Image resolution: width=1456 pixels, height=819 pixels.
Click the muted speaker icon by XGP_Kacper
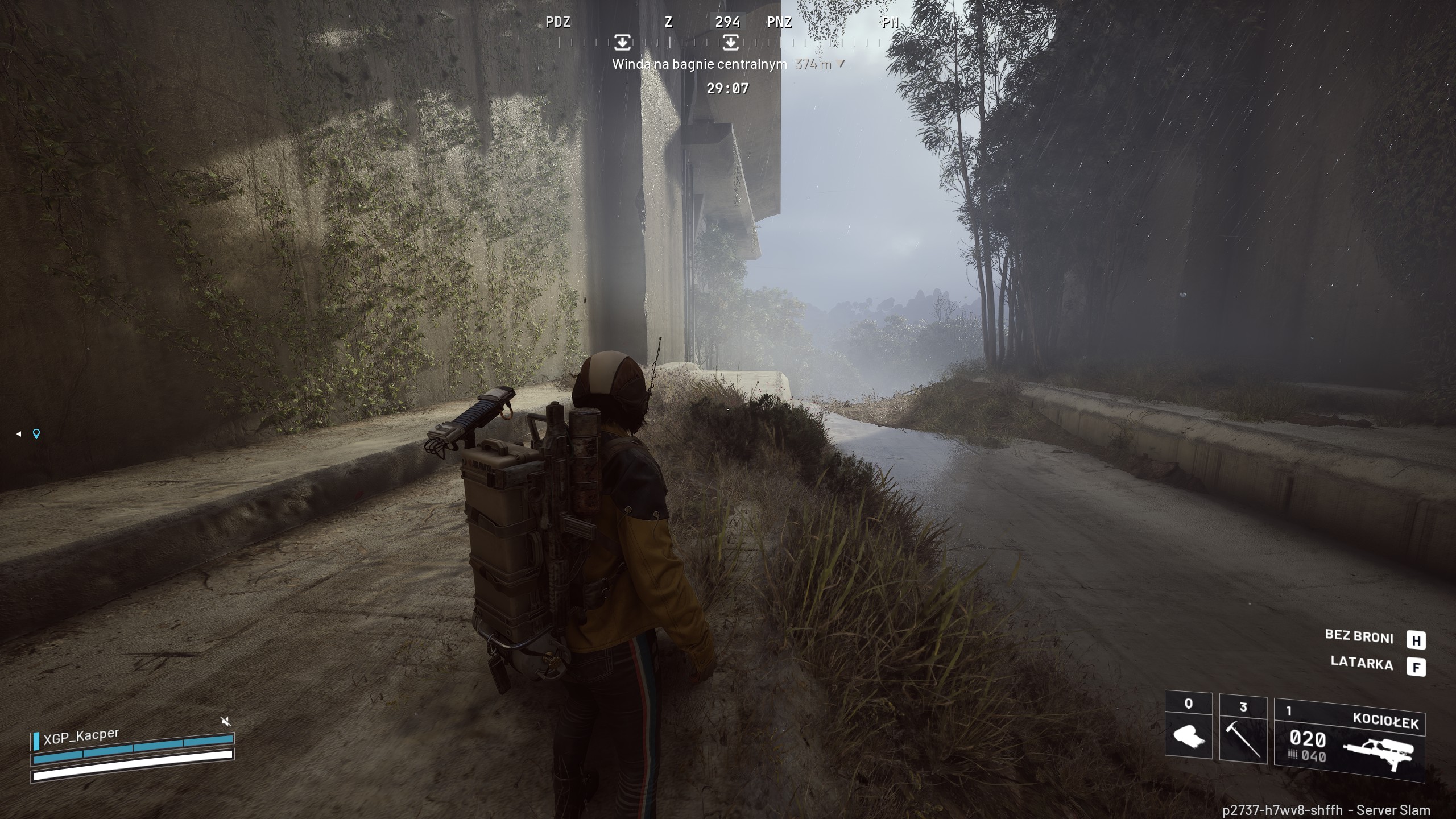pos(226,721)
